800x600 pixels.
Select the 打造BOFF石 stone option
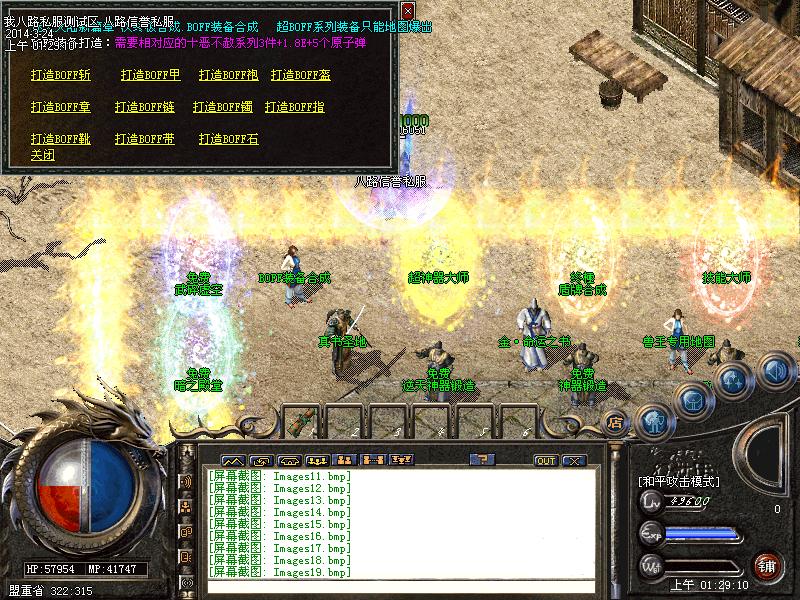click(x=228, y=139)
